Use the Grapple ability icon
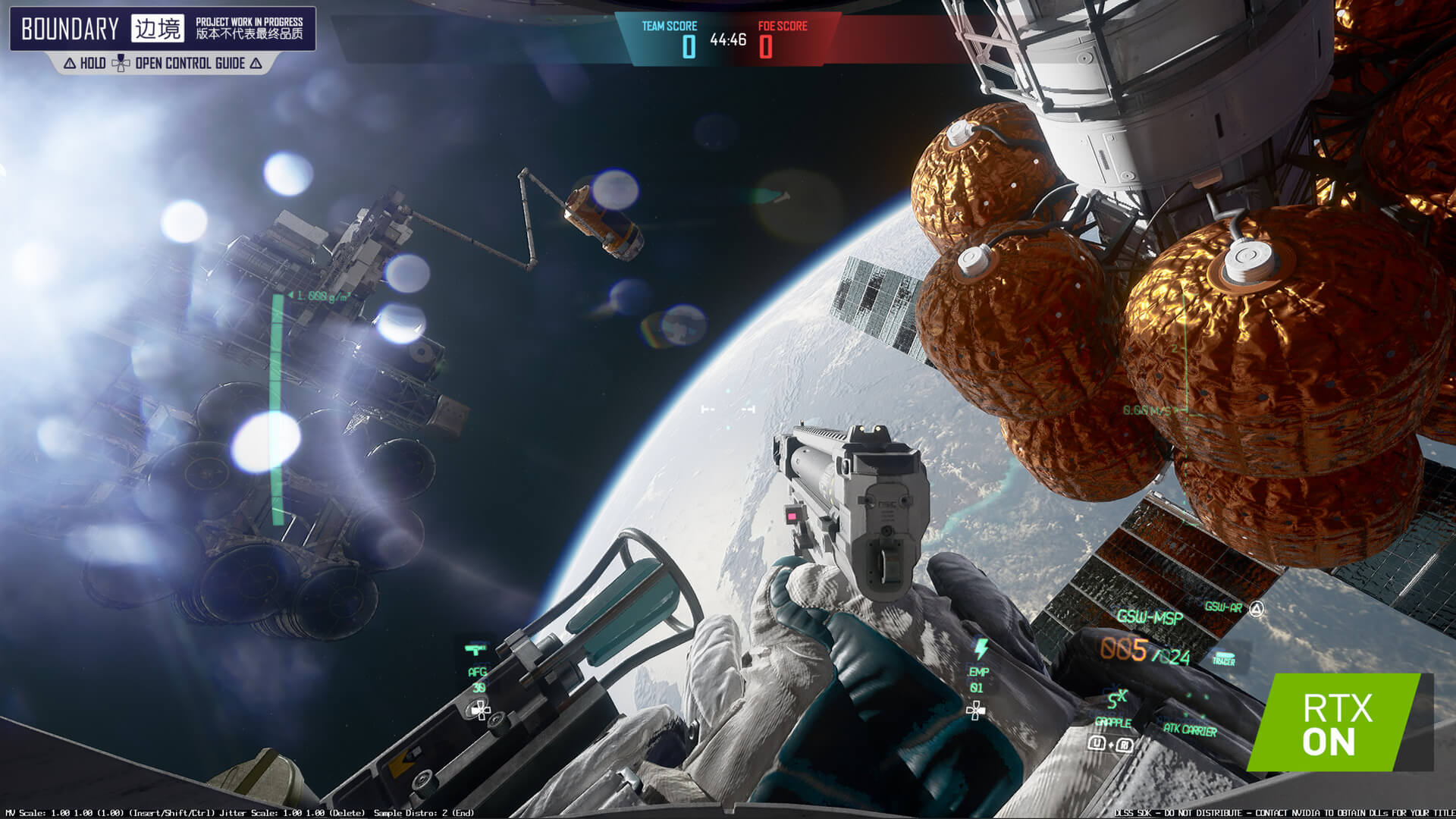 [x=1117, y=699]
